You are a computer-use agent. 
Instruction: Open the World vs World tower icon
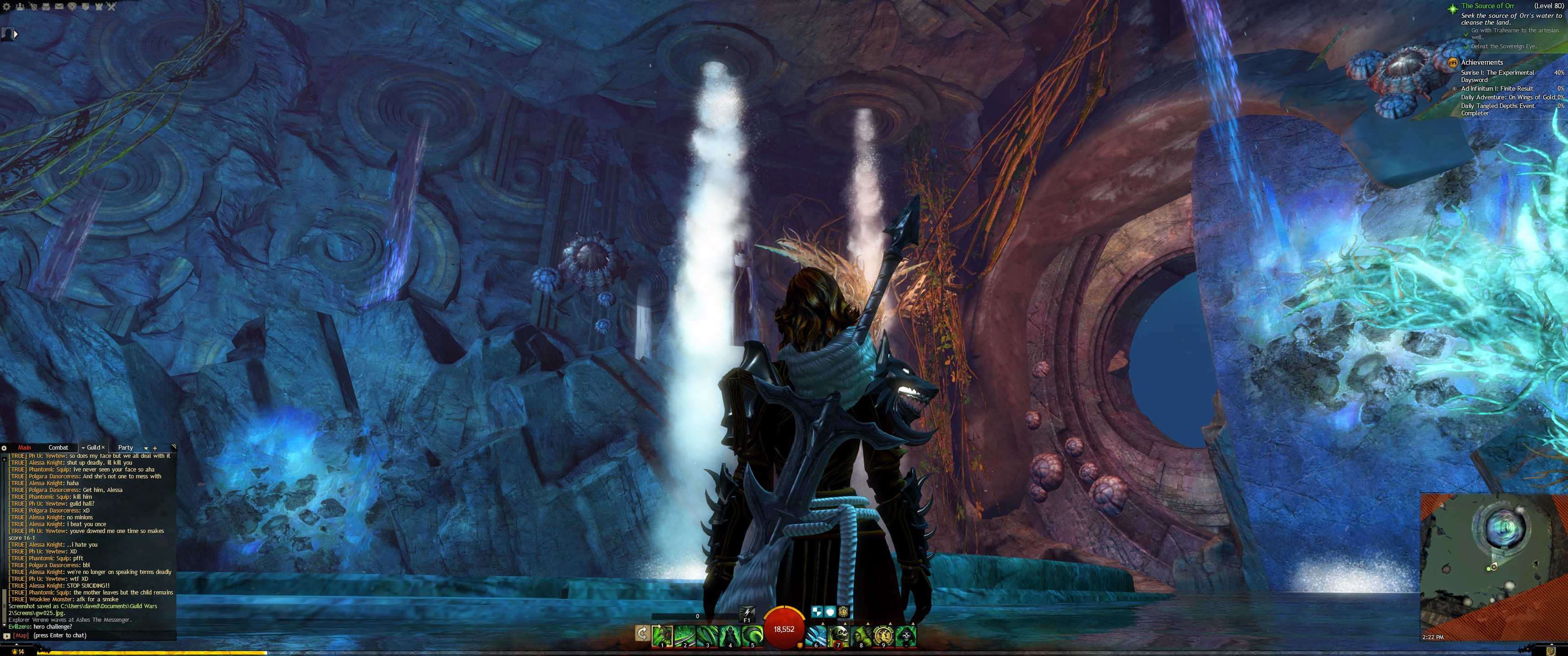point(98,7)
